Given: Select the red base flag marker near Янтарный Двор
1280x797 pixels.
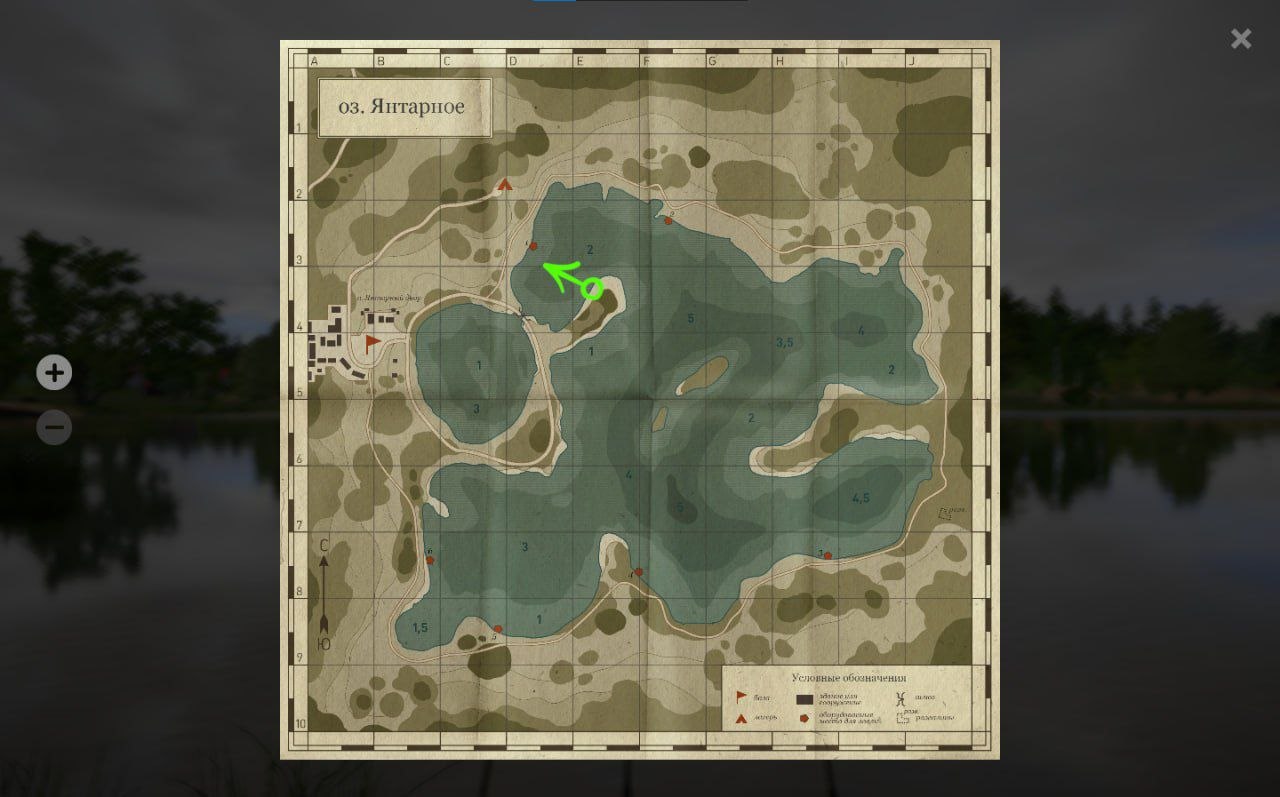Looking at the screenshot, I should (x=371, y=345).
